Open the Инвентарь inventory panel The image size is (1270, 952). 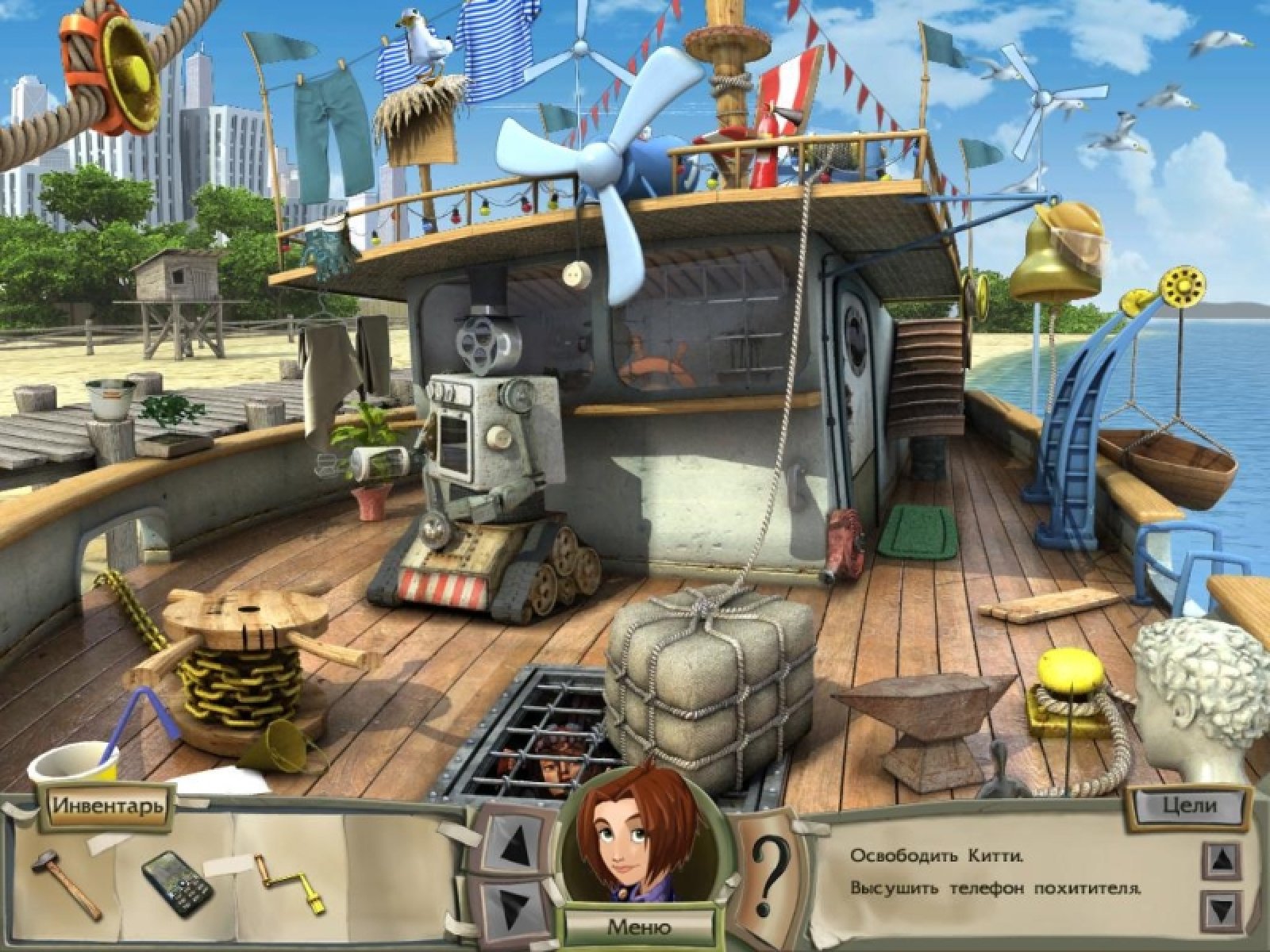pyautogui.click(x=108, y=804)
